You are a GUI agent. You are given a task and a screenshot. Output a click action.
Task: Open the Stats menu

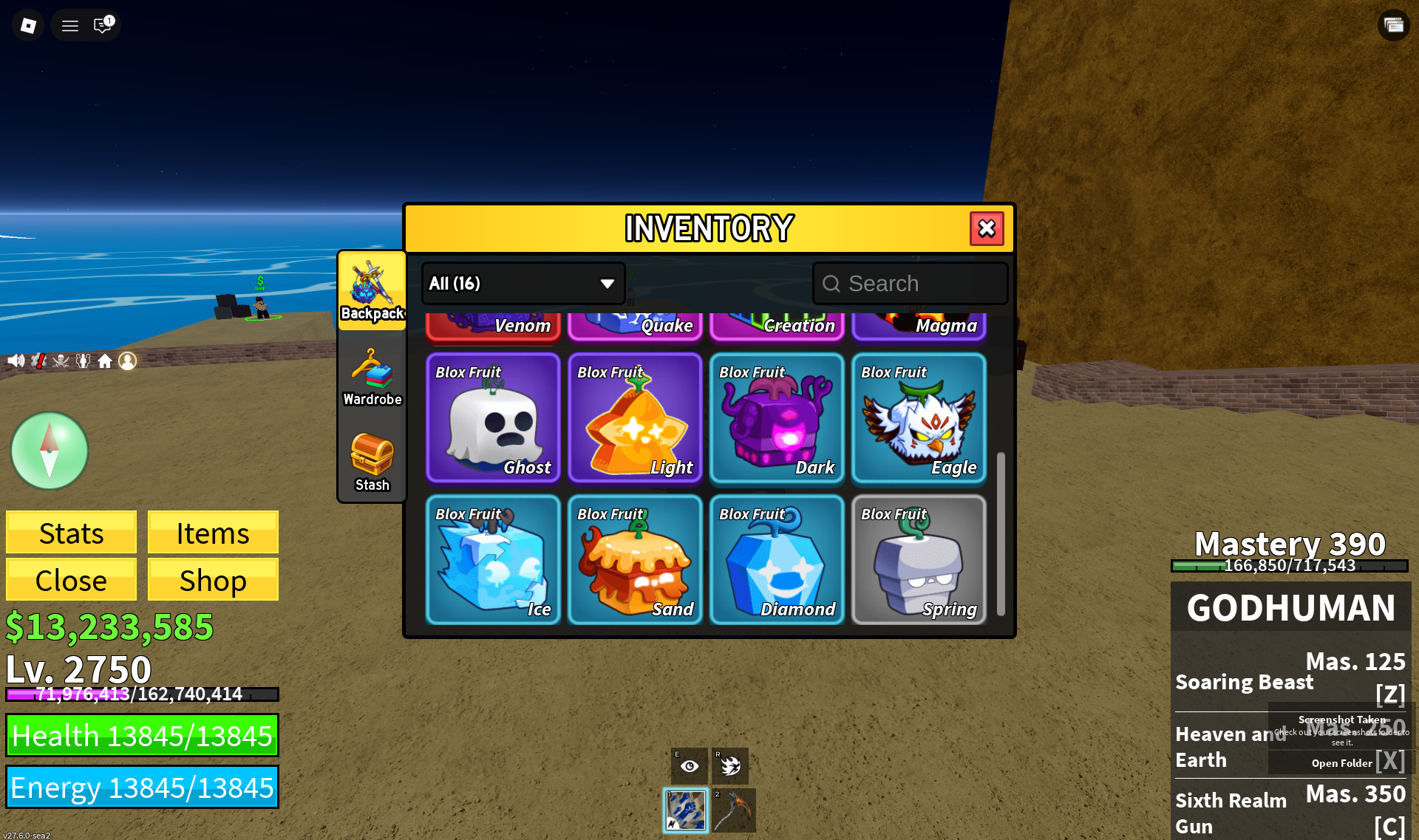click(71, 533)
